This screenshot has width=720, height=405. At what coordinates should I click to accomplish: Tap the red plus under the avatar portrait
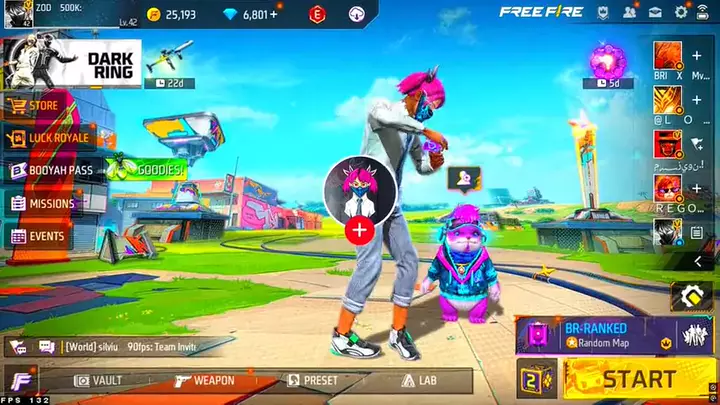(x=359, y=230)
